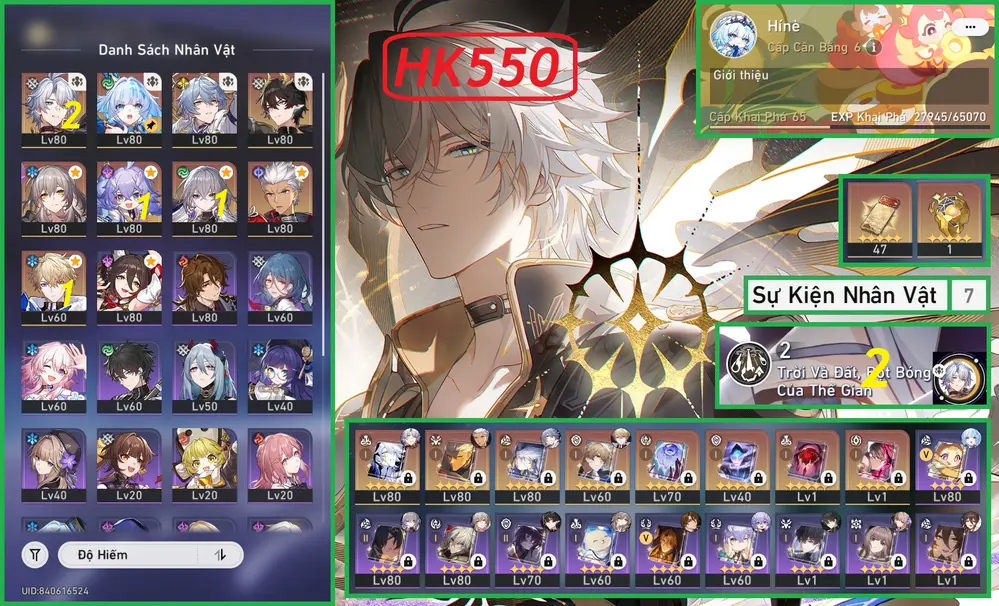Show Cấp Cân Bằng info tooltip
Image resolution: width=999 pixels, height=606 pixels.
pyautogui.click(x=874, y=47)
